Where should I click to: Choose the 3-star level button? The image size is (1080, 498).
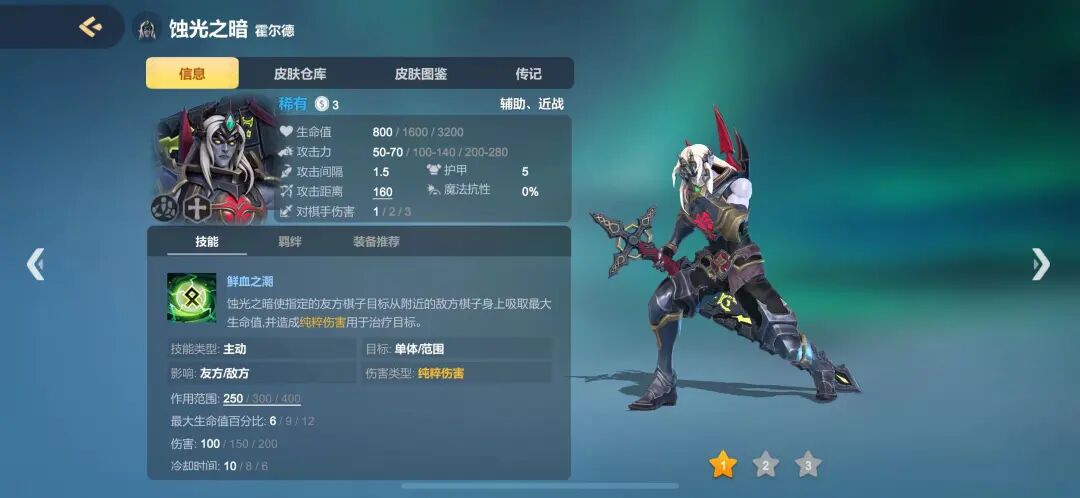(808, 464)
